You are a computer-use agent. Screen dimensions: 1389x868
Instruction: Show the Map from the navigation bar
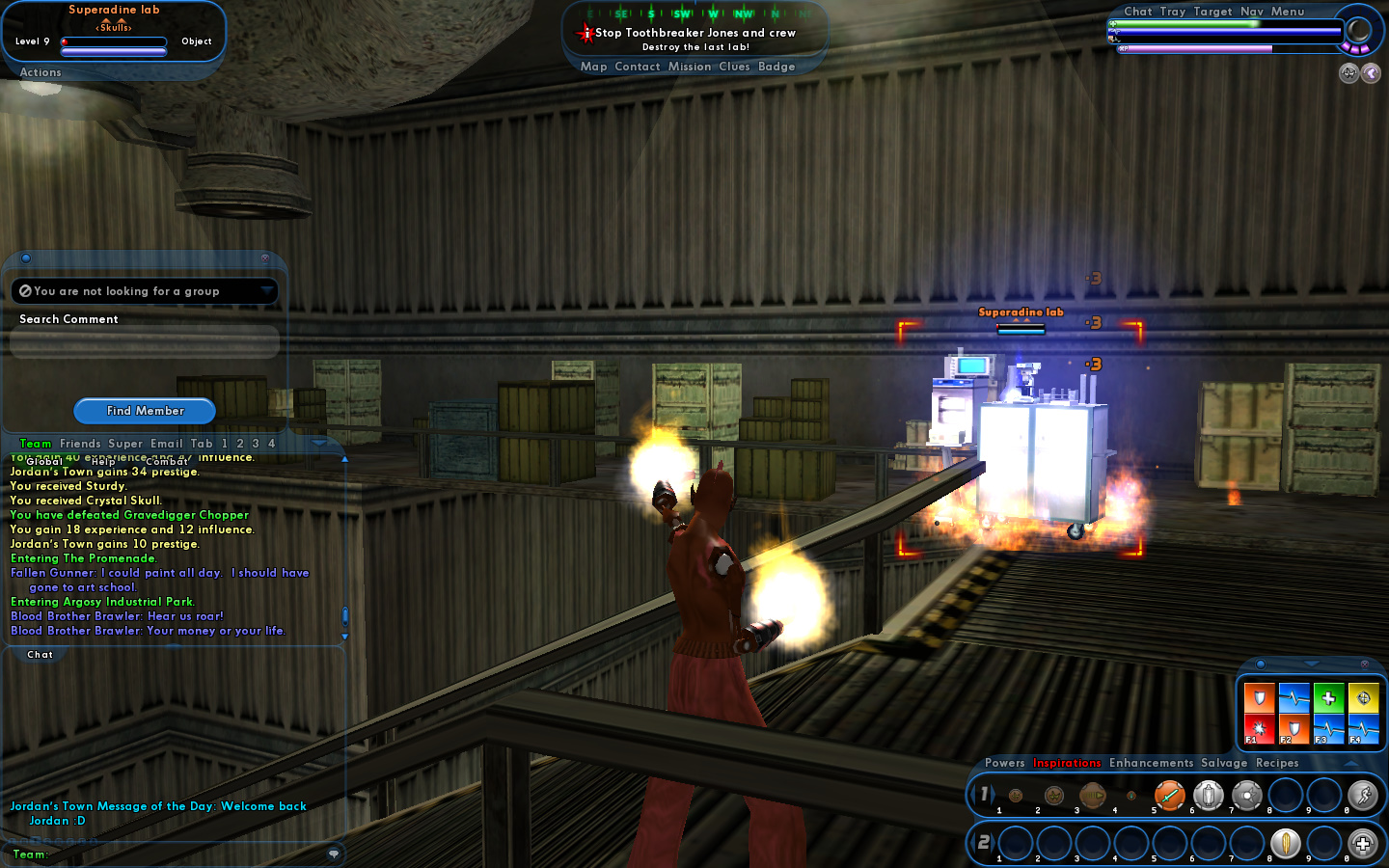pos(593,67)
